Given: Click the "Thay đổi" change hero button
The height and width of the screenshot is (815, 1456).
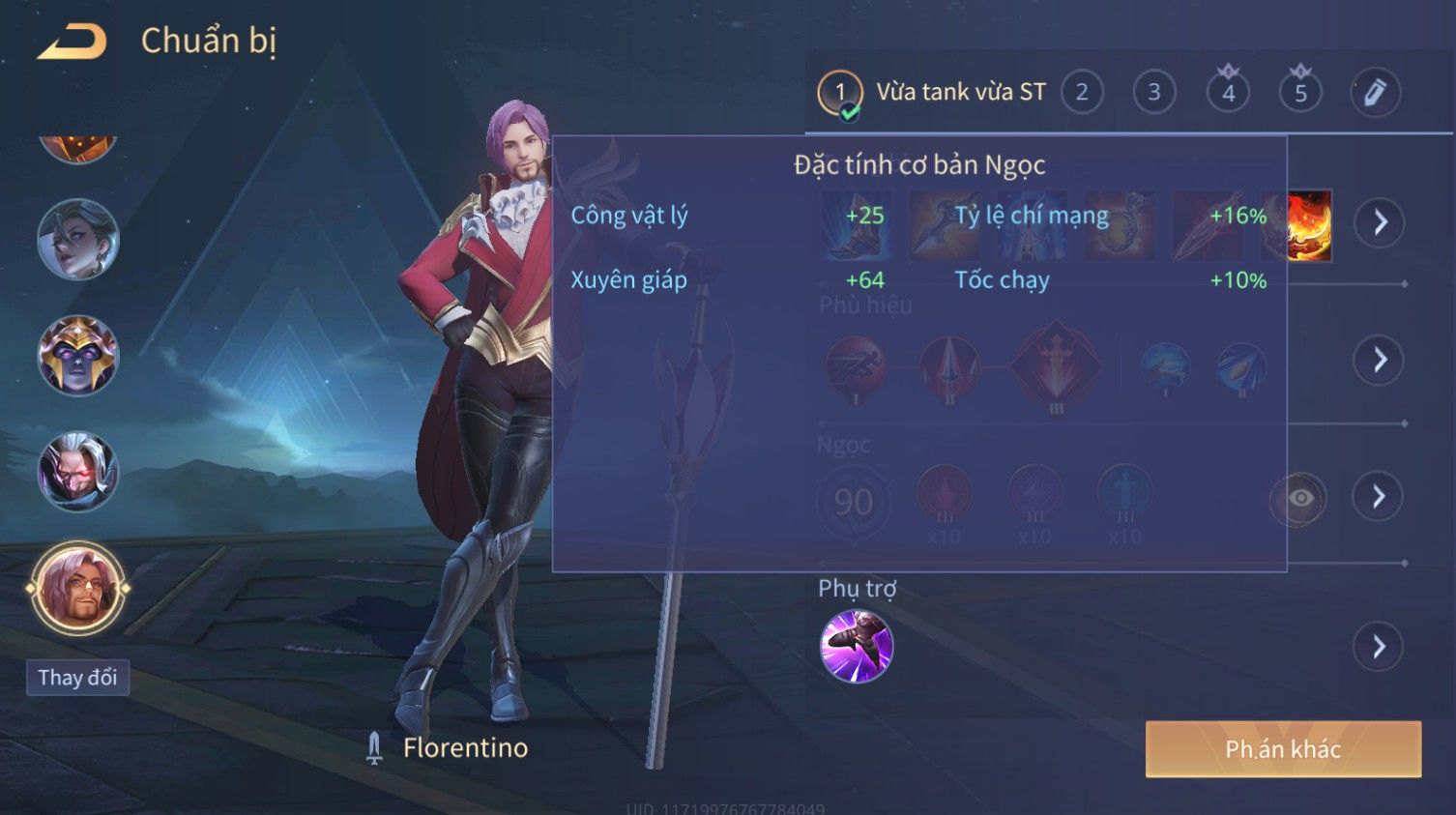Looking at the screenshot, I should click(77, 678).
